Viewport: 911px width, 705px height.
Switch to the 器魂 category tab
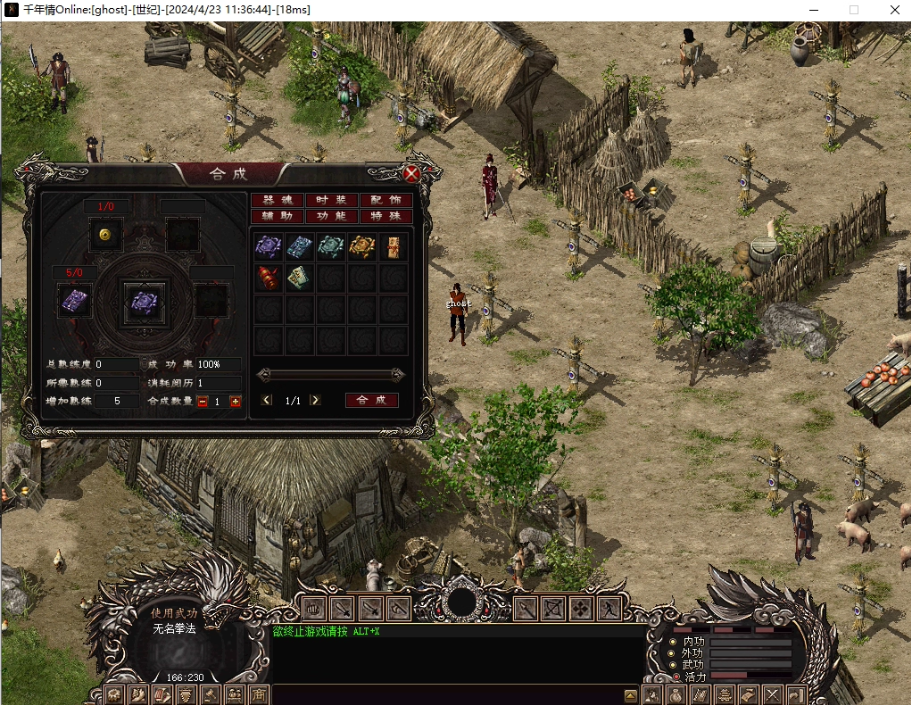click(276, 200)
